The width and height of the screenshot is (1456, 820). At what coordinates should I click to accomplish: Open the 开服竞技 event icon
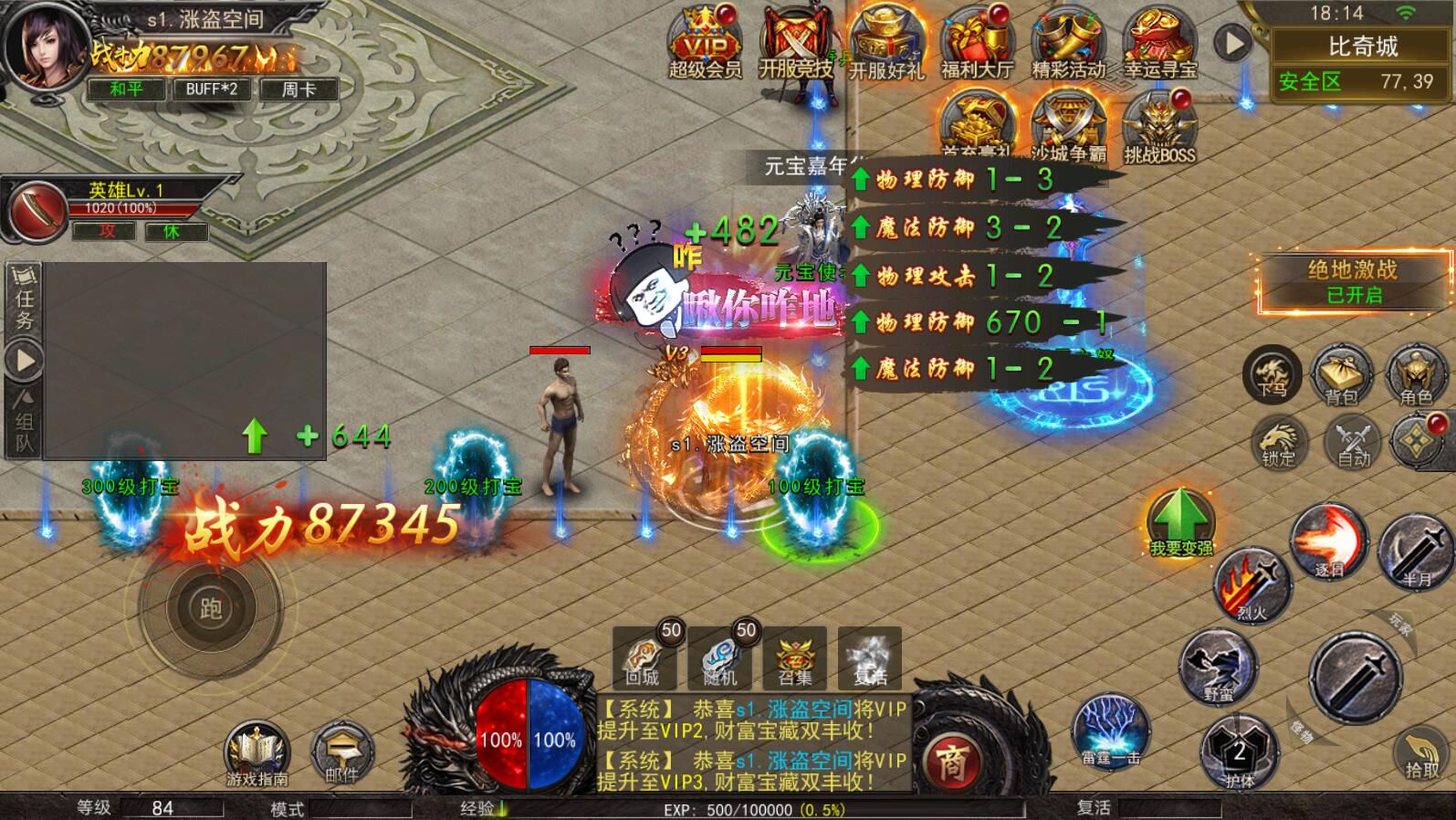(796, 43)
